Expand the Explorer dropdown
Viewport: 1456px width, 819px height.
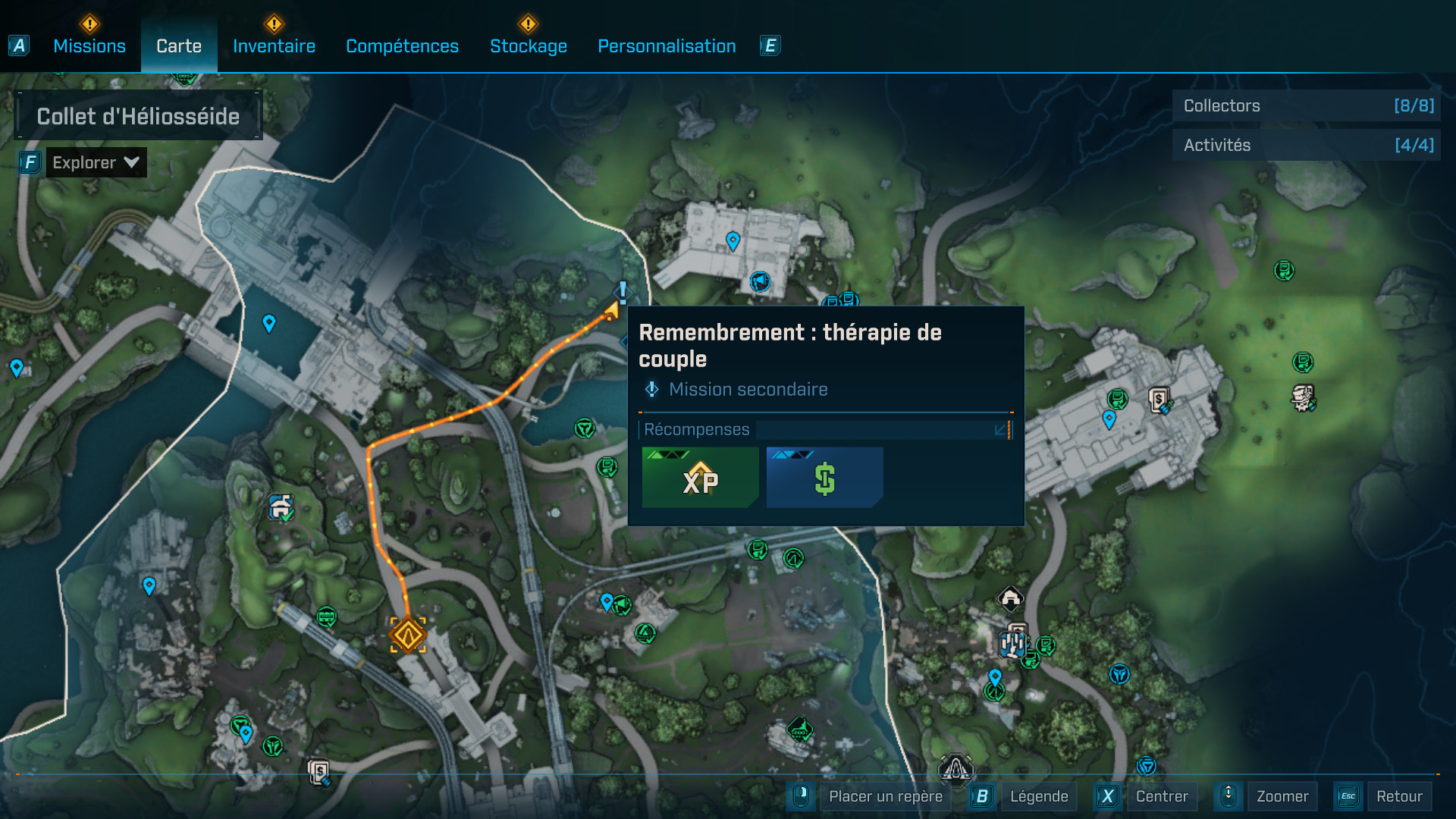click(96, 162)
